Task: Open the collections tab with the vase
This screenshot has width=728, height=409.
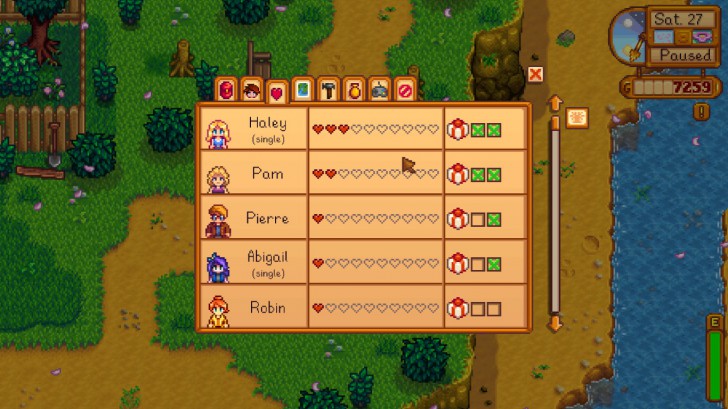Action: [x=354, y=91]
